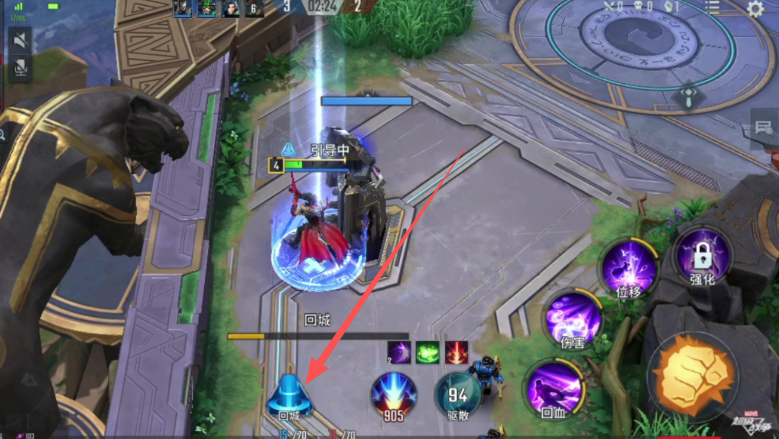Image resolution: width=779 pixels, height=439 pixels.
Task: Cast the 回血 heal ability
Action: click(x=554, y=388)
